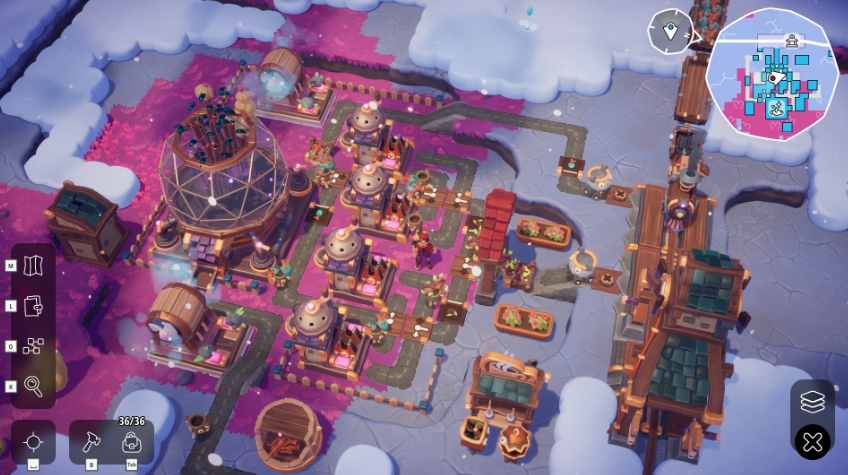This screenshot has width=848, height=475.
Task: Open the journal book icon
Action: [34, 306]
